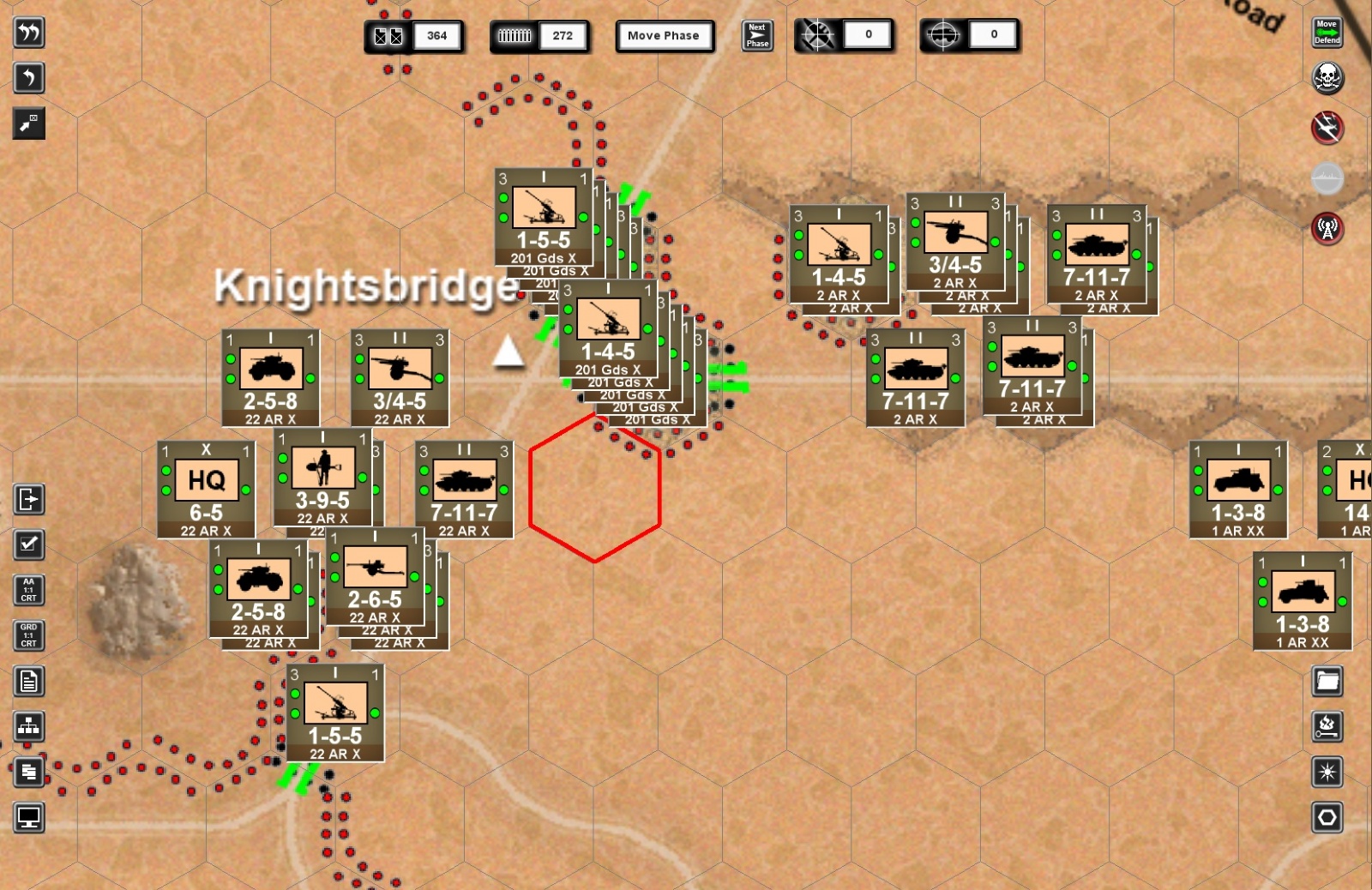
Task: Click the exit door arrow button
Action: tap(29, 499)
